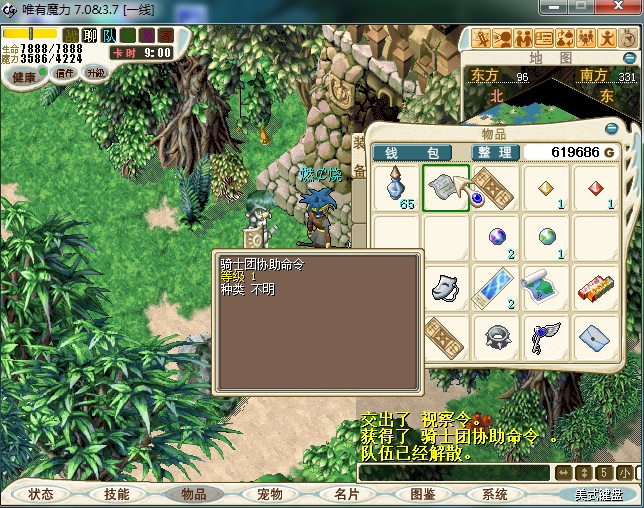Select the white mask item slot
Screen dimensions: 644x508
446,287
